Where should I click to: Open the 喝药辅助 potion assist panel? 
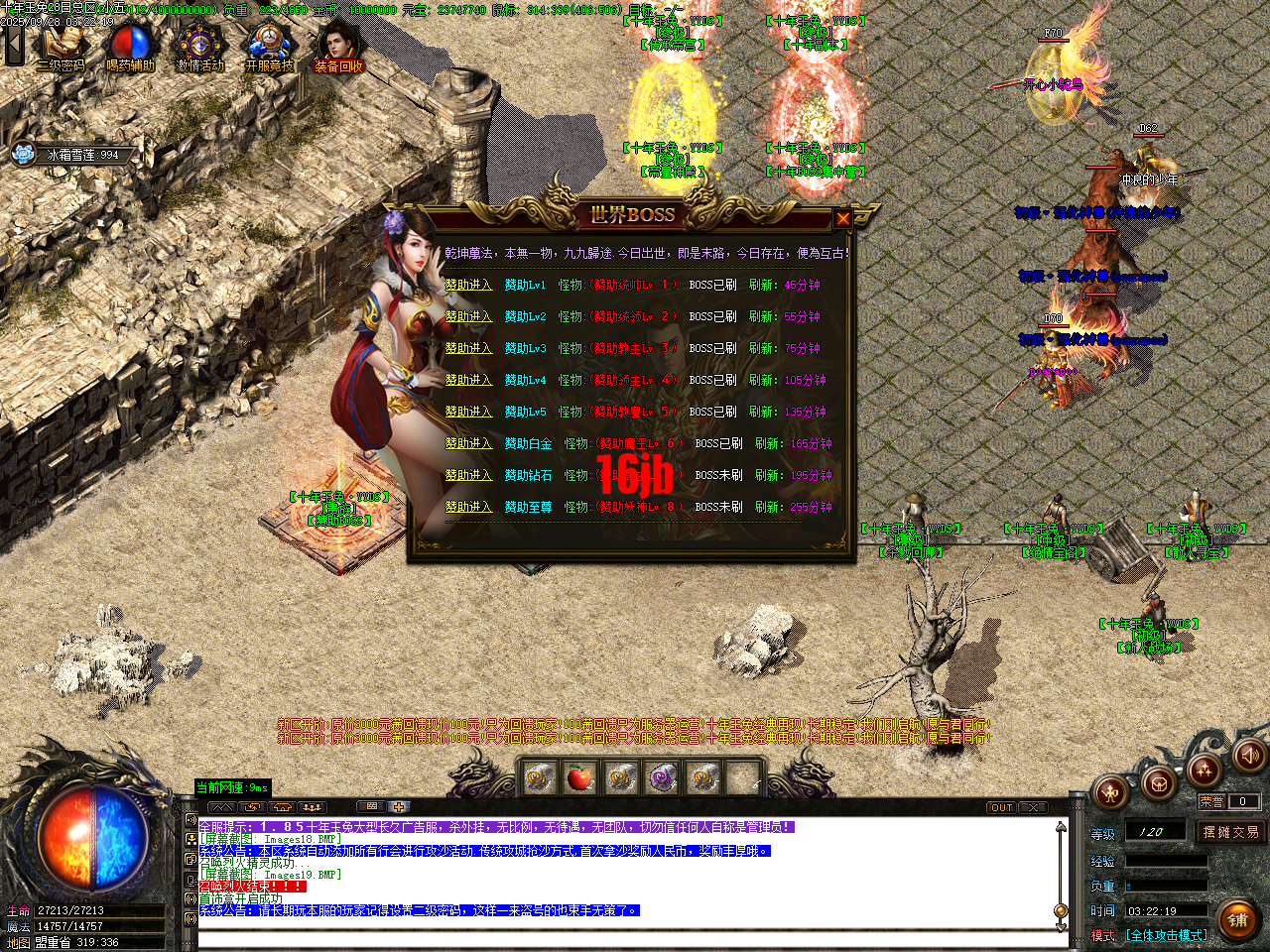point(129,42)
